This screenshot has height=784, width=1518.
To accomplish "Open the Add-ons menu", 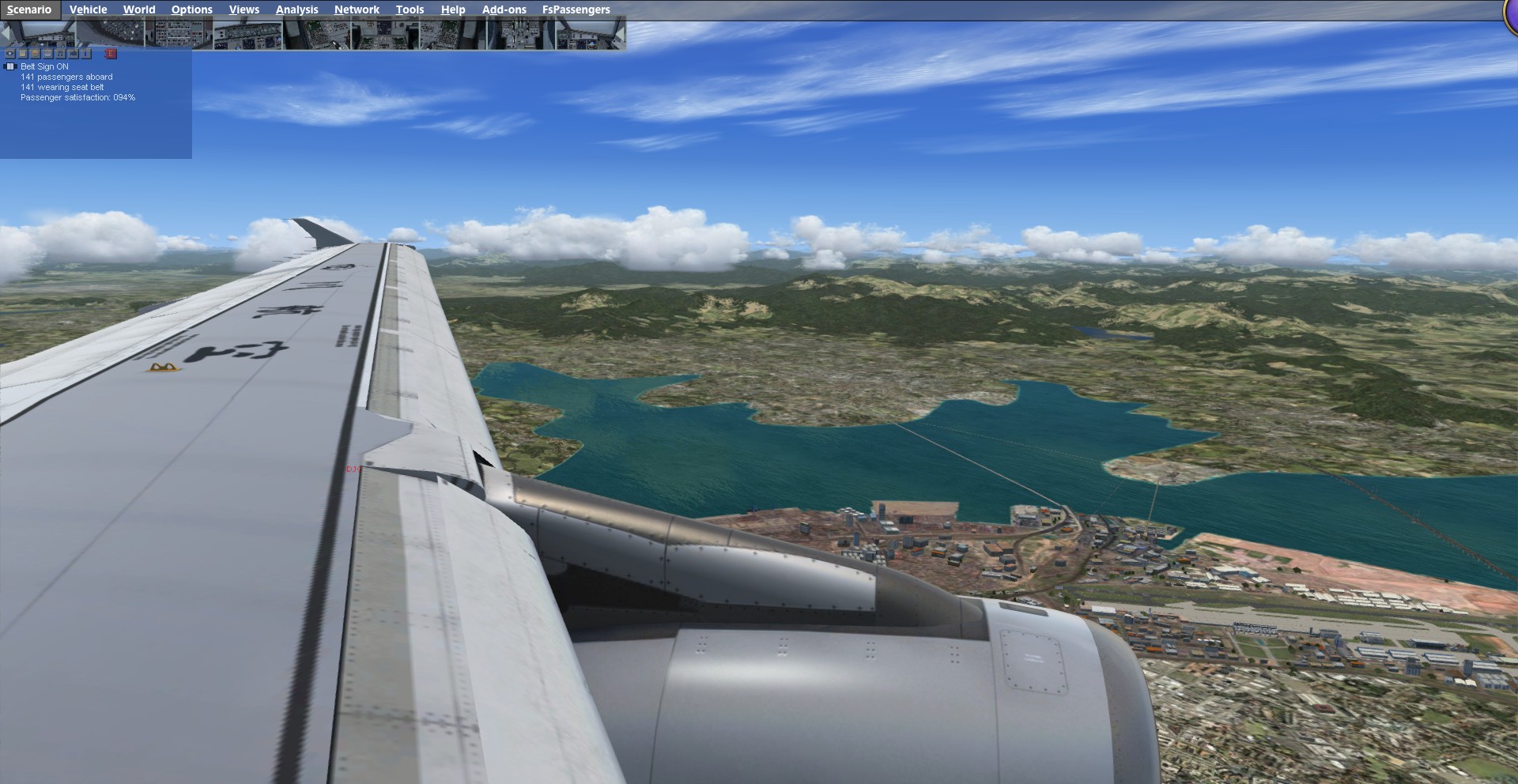I will tap(504, 9).
